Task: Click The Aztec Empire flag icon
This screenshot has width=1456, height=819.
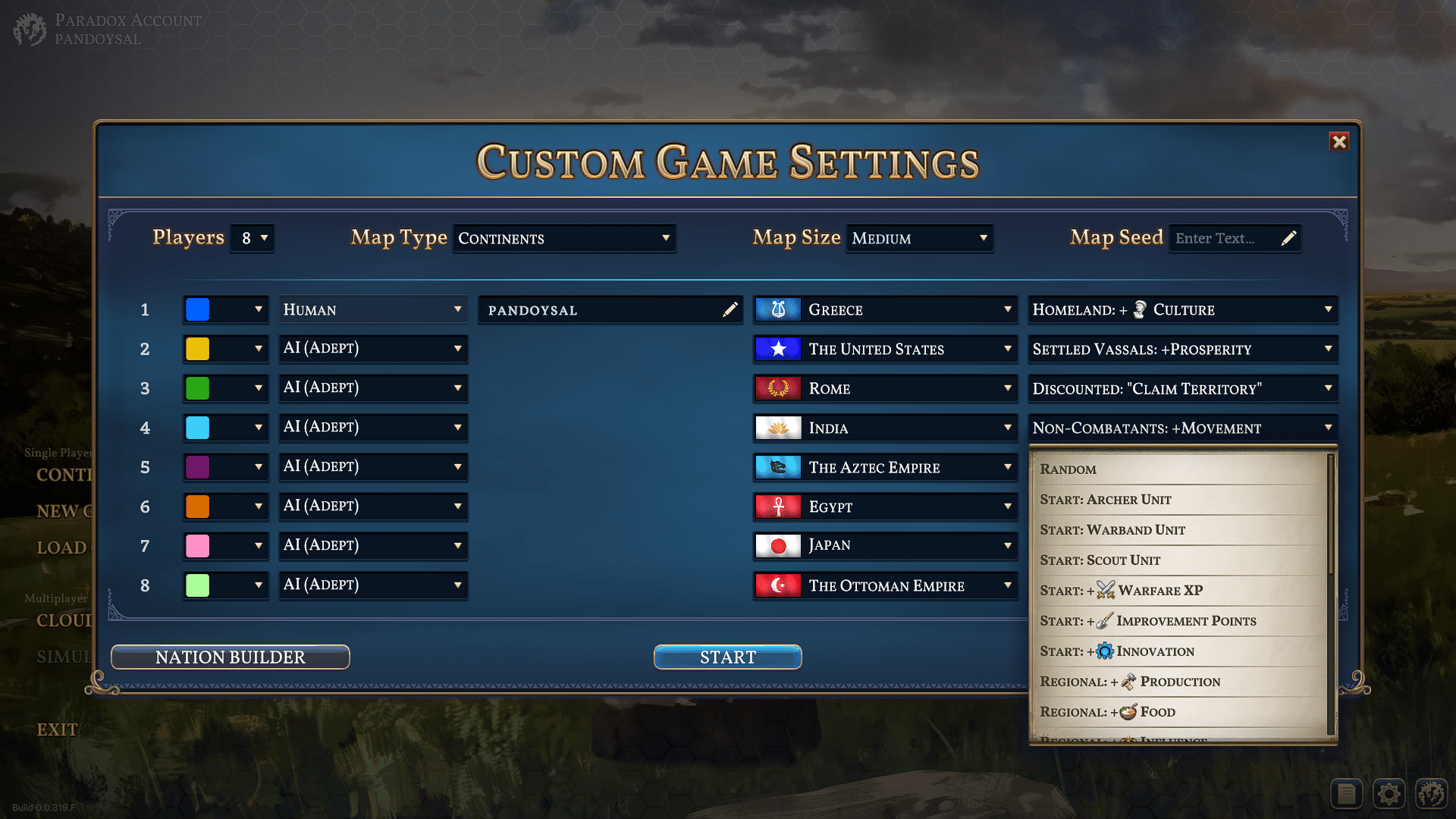Action: pyautogui.click(x=777, y=467)
